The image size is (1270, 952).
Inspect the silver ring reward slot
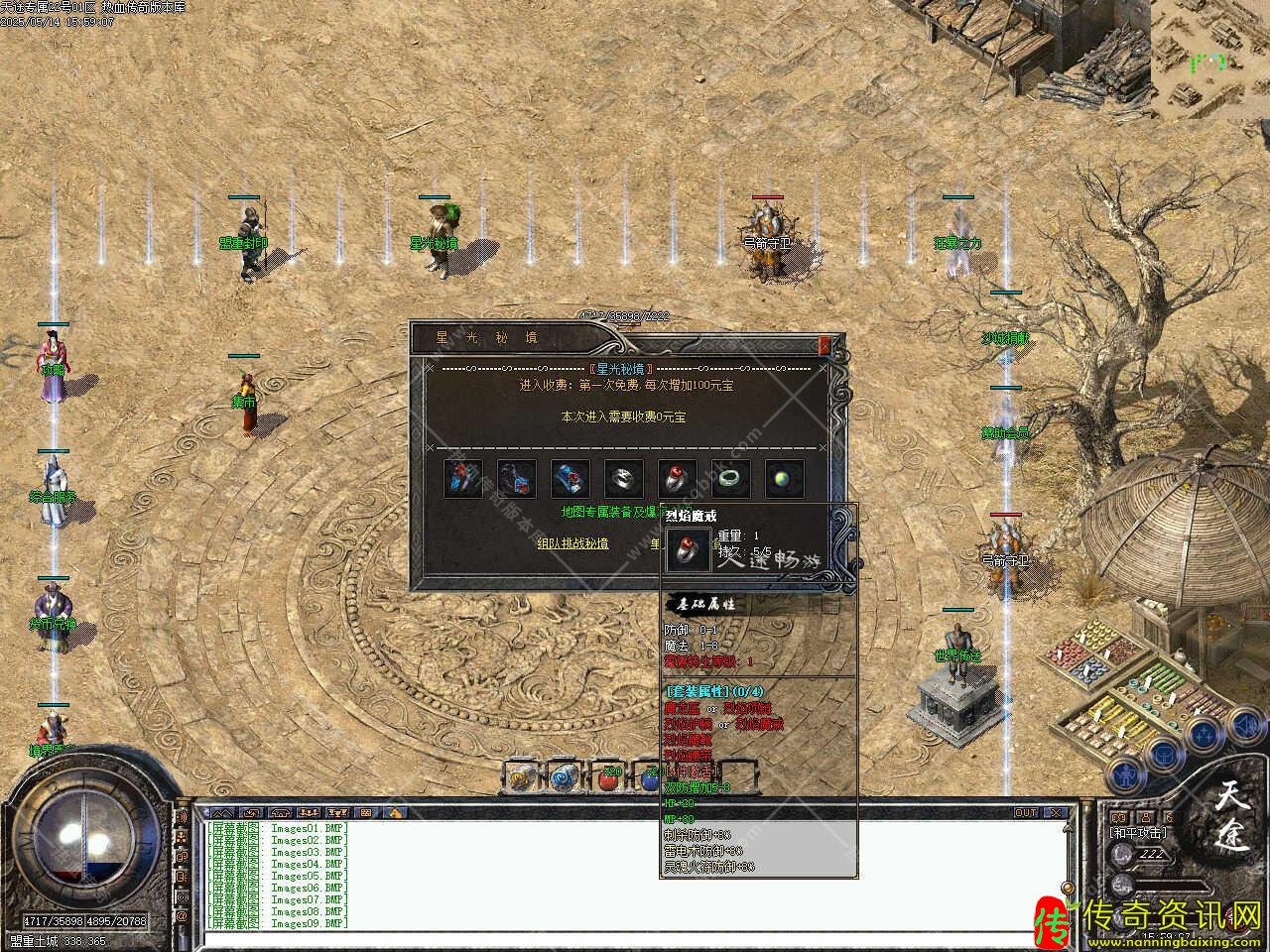coord(623,479)
